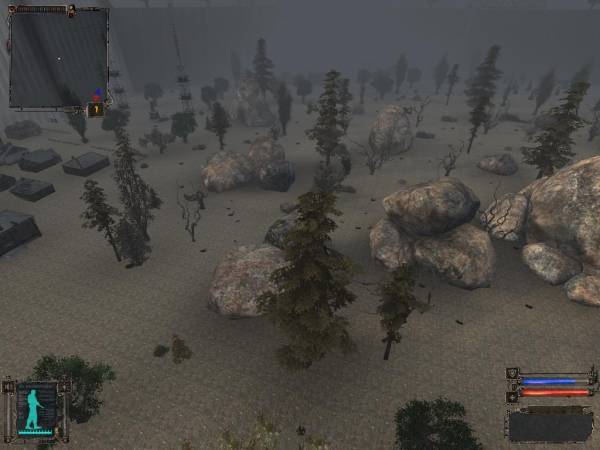Select the cyan stalker stance indicator
600x450 pixels.
tap(37, 409)
